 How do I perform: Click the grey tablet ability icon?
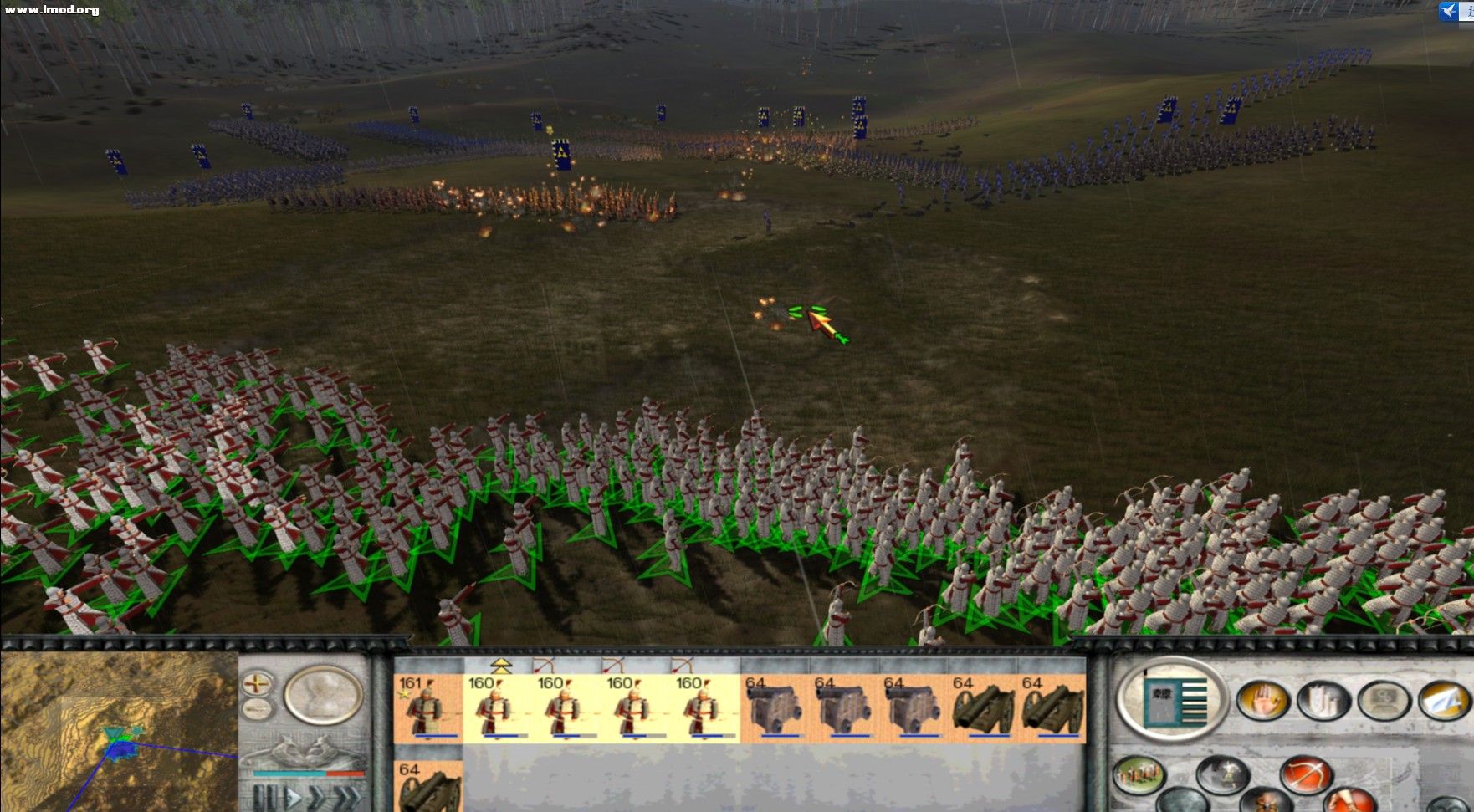(x=1382, y=699)
